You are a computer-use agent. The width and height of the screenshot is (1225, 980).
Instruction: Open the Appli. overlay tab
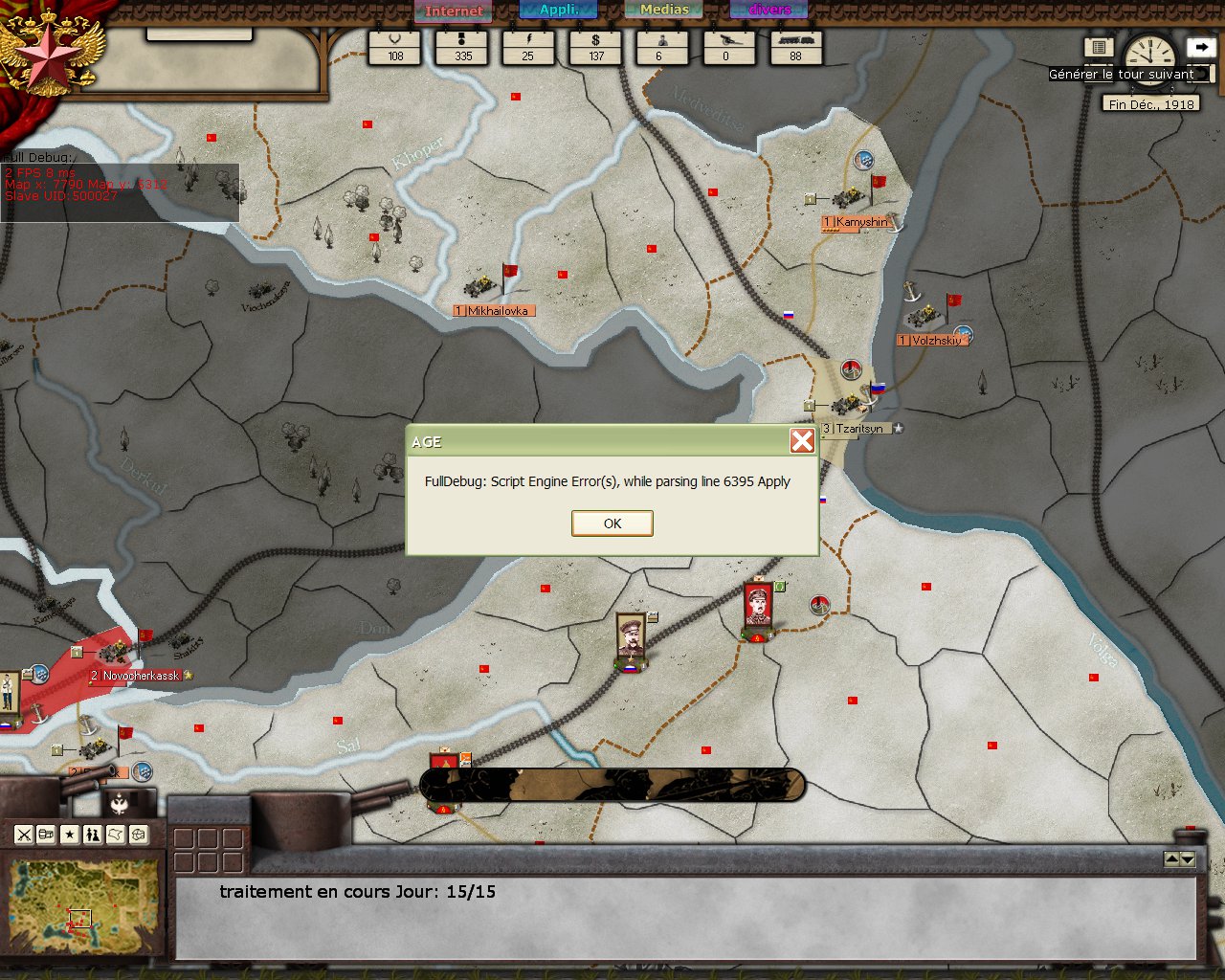pos(558,10)
